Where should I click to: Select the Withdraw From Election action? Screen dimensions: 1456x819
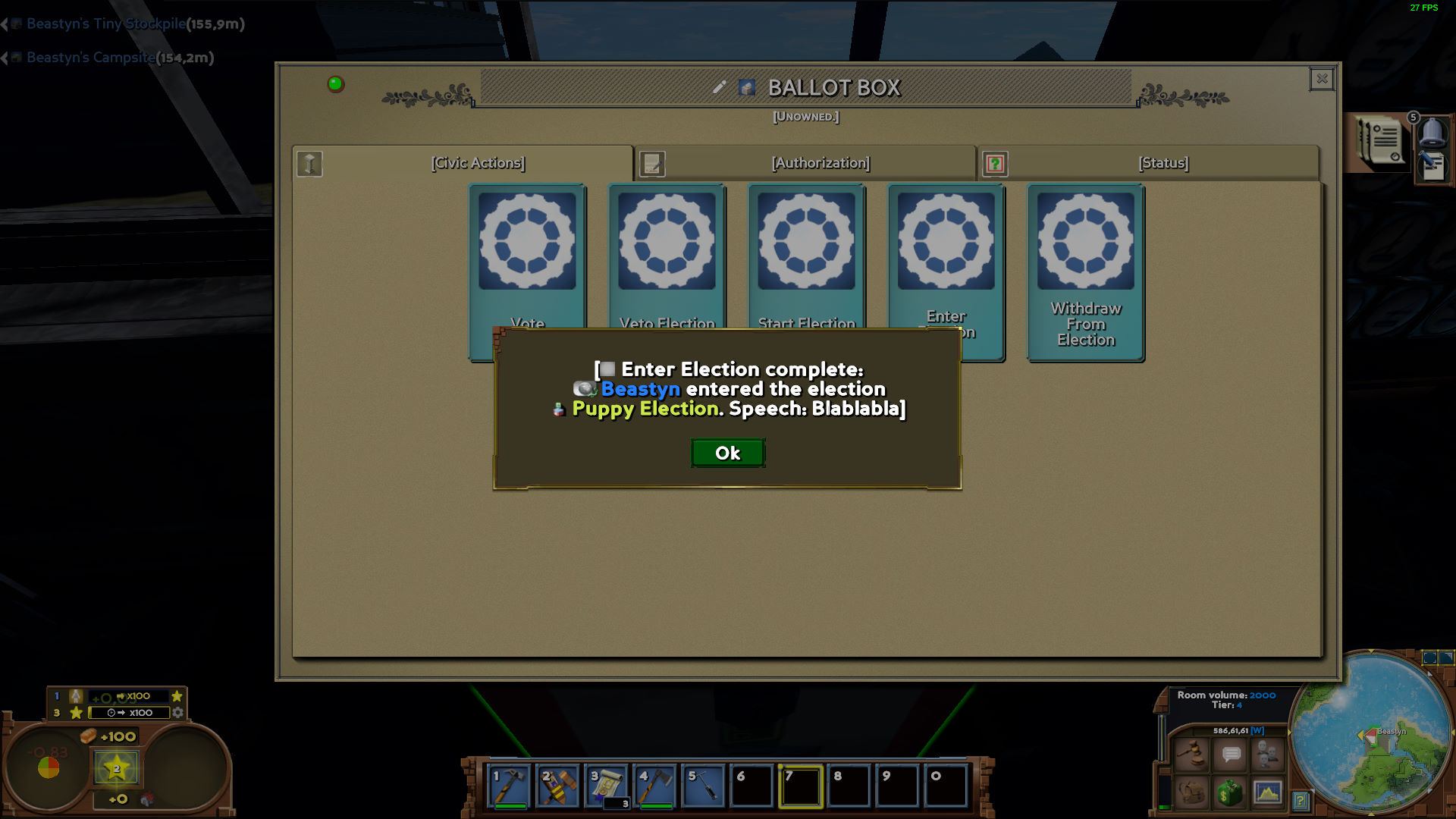click(x=1085, y=273)
